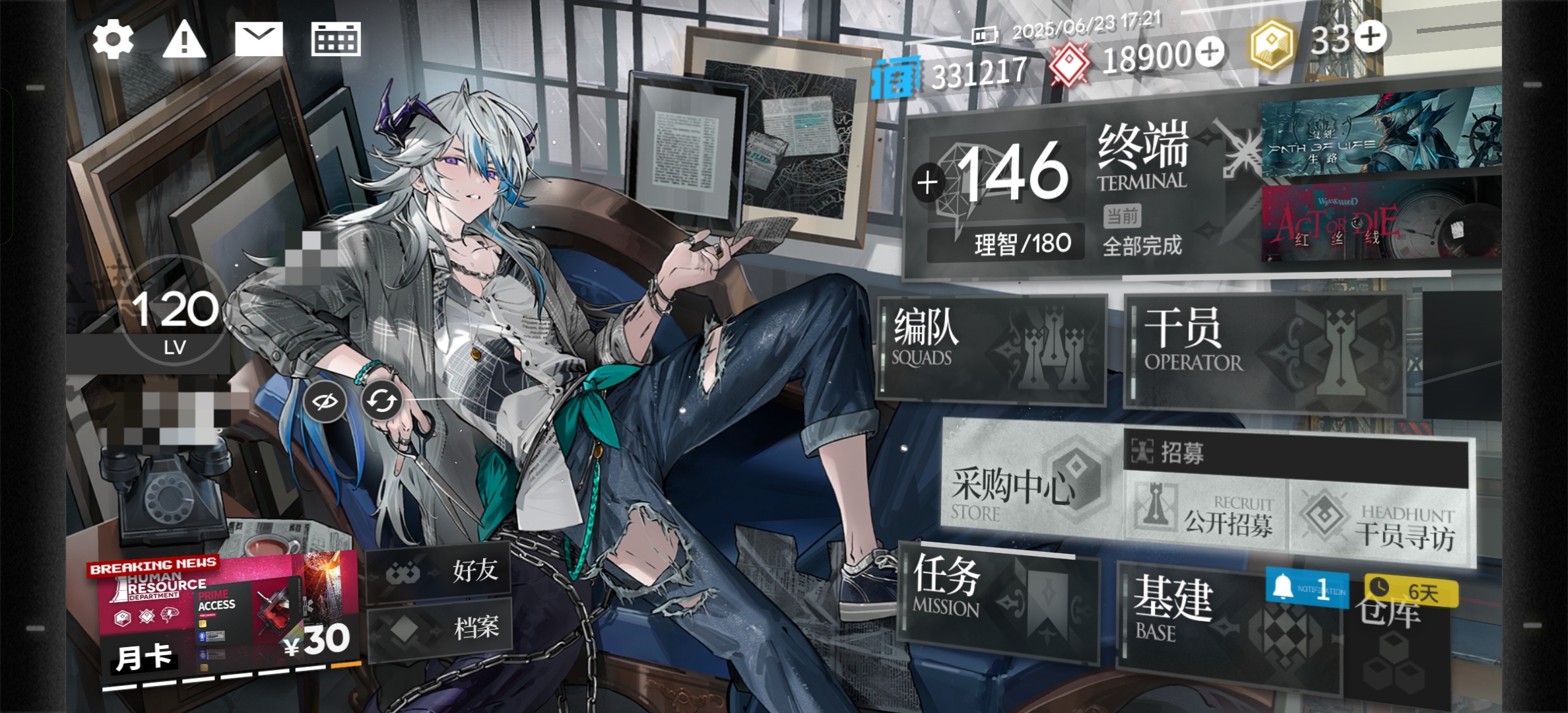Enter the Store (采购中心)

[1029, 487]
